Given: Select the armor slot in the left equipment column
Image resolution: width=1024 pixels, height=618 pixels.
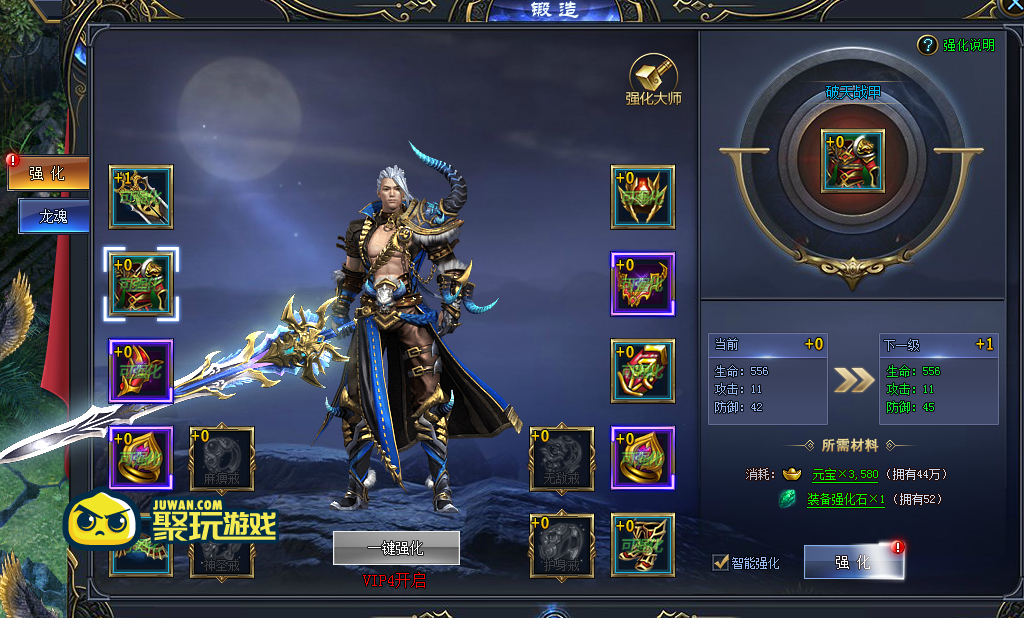Looking at the screenshot, I should (141, 284).
